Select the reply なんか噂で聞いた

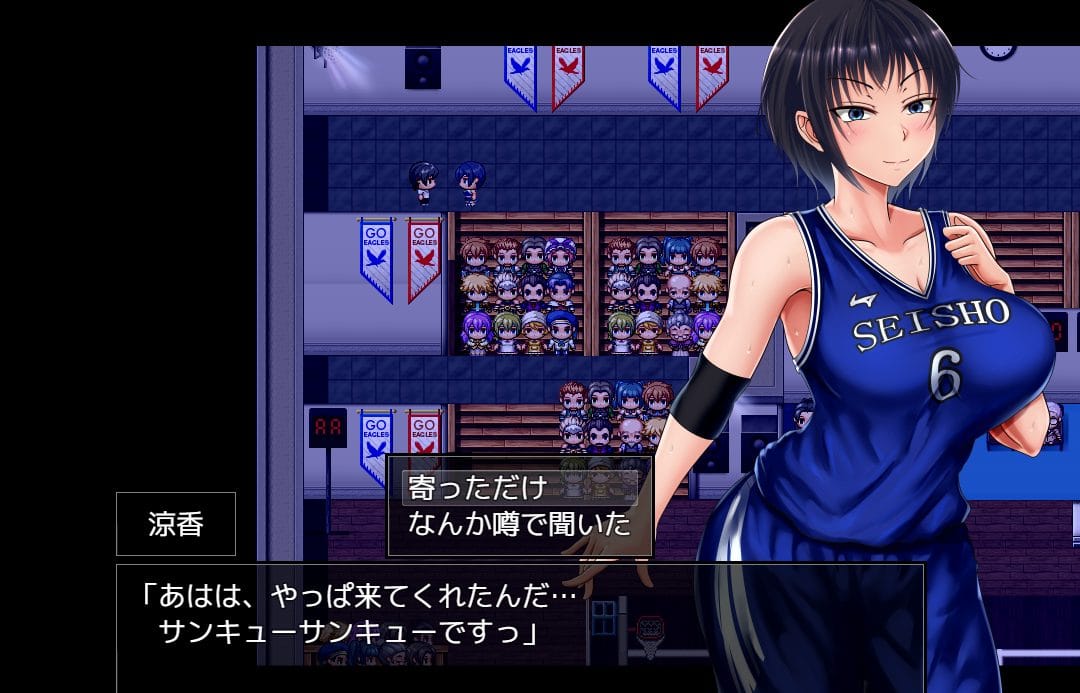point(519,523)
